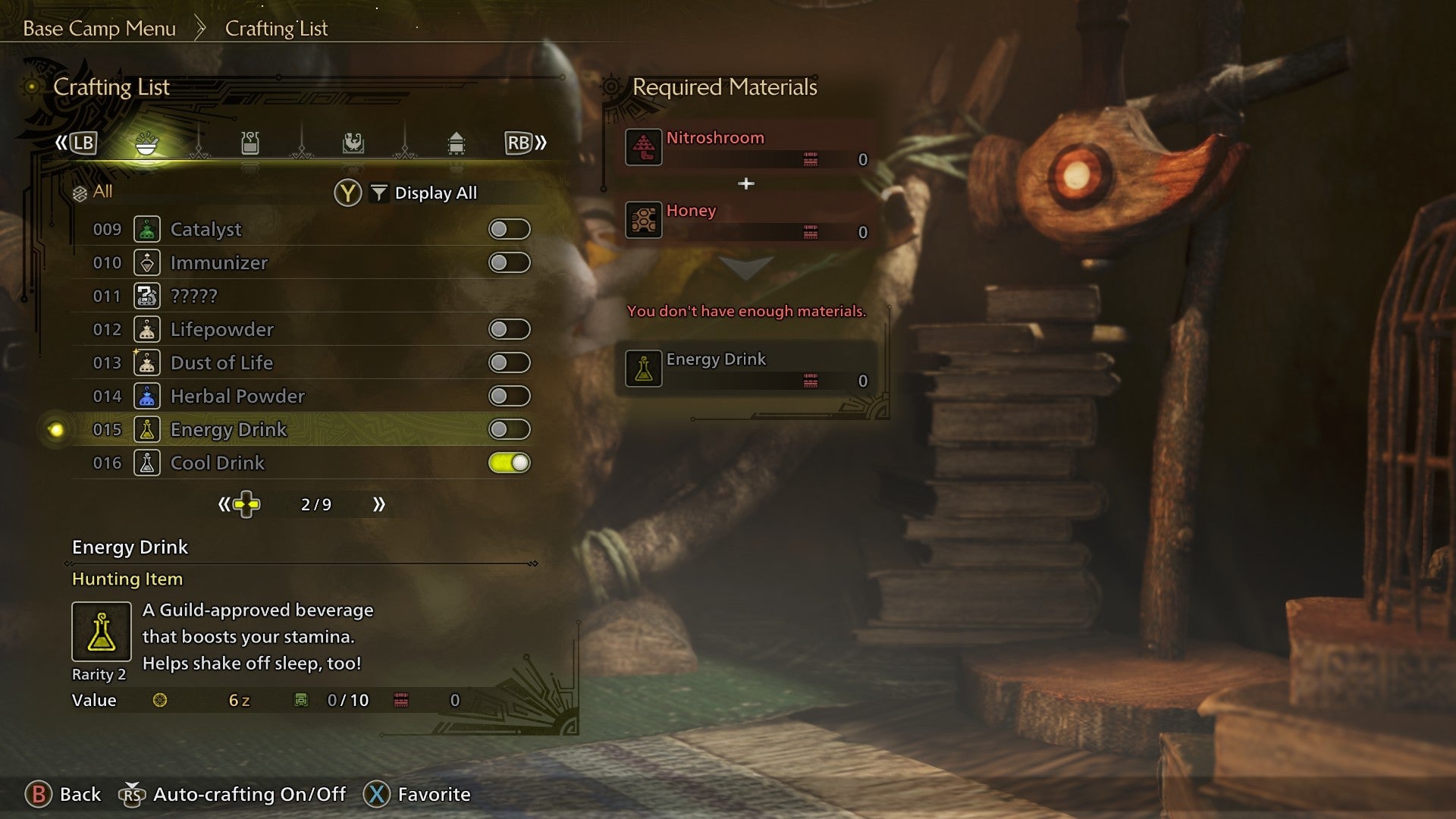Click the RB right category arrow
Screen dimensions: 1456x819
518,143
